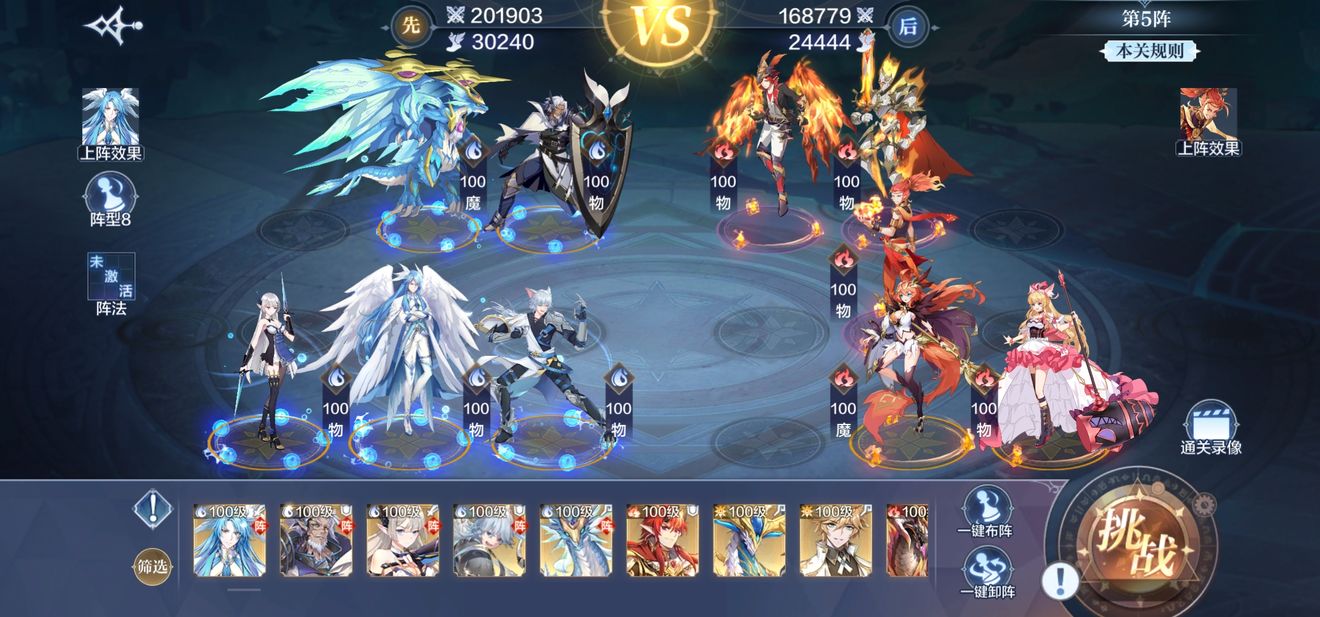Screen dimensions: 1320x617
Task: Watch the 通关录像 clear replay
Action: point(1210,430)
